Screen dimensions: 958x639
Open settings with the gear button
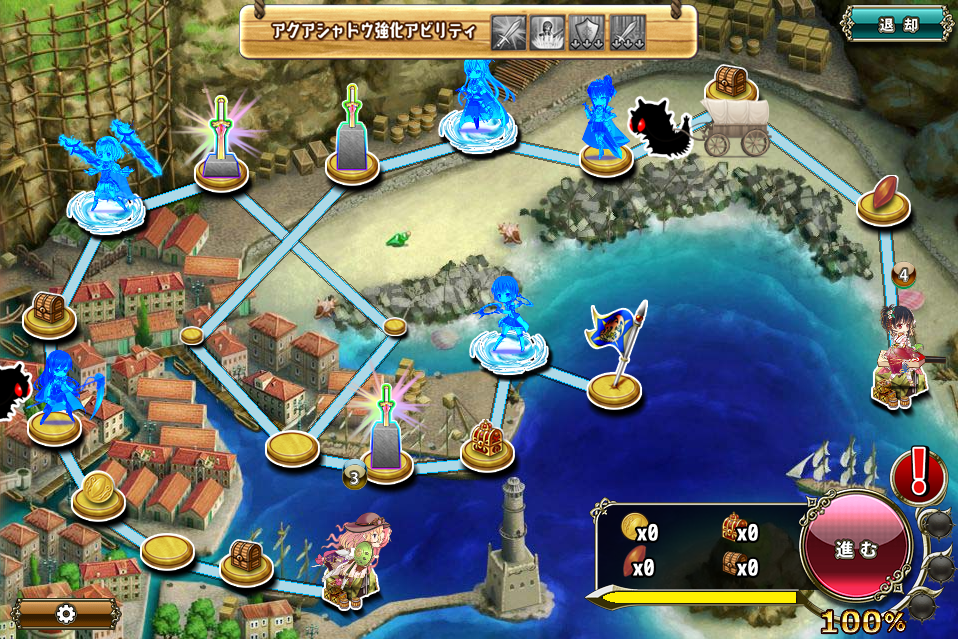(67, 613)
